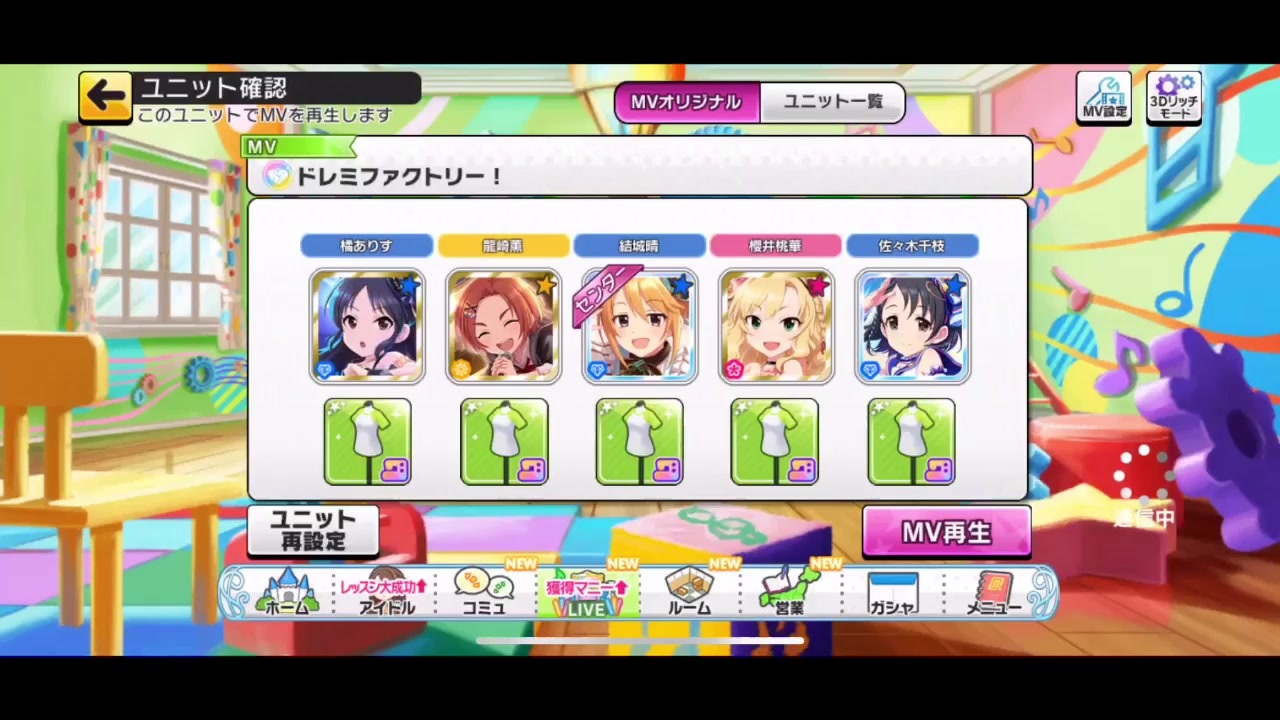Viewport: 1280px width, 720px height.
Task: Select the 櫻井桃華 character selector
Action: (x=776, y=246)
